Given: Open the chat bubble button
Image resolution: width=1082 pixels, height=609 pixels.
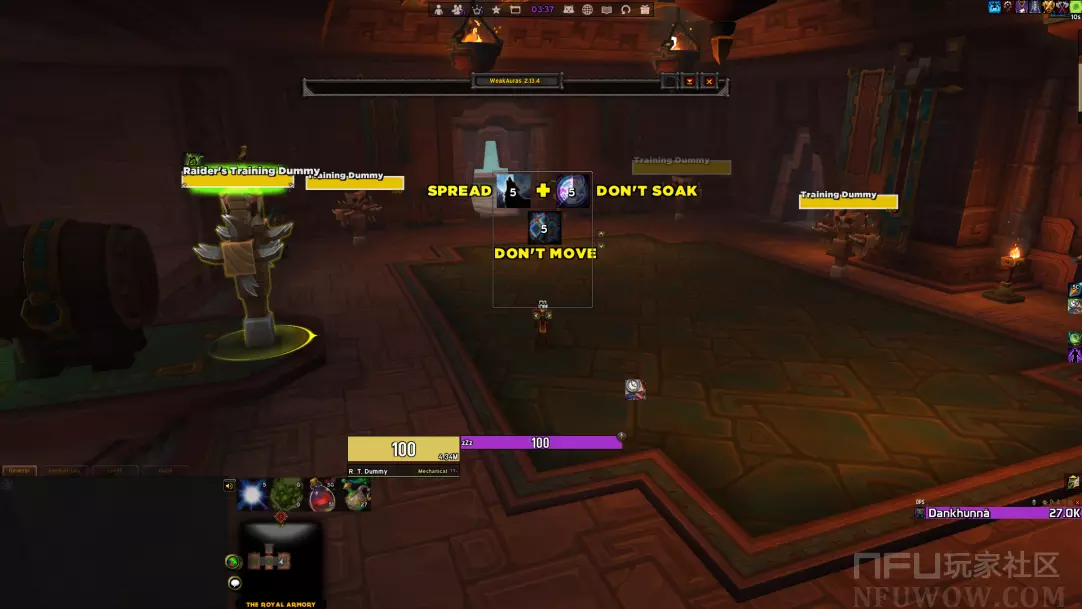Looking at the screenshot, I should coord(234,583).
